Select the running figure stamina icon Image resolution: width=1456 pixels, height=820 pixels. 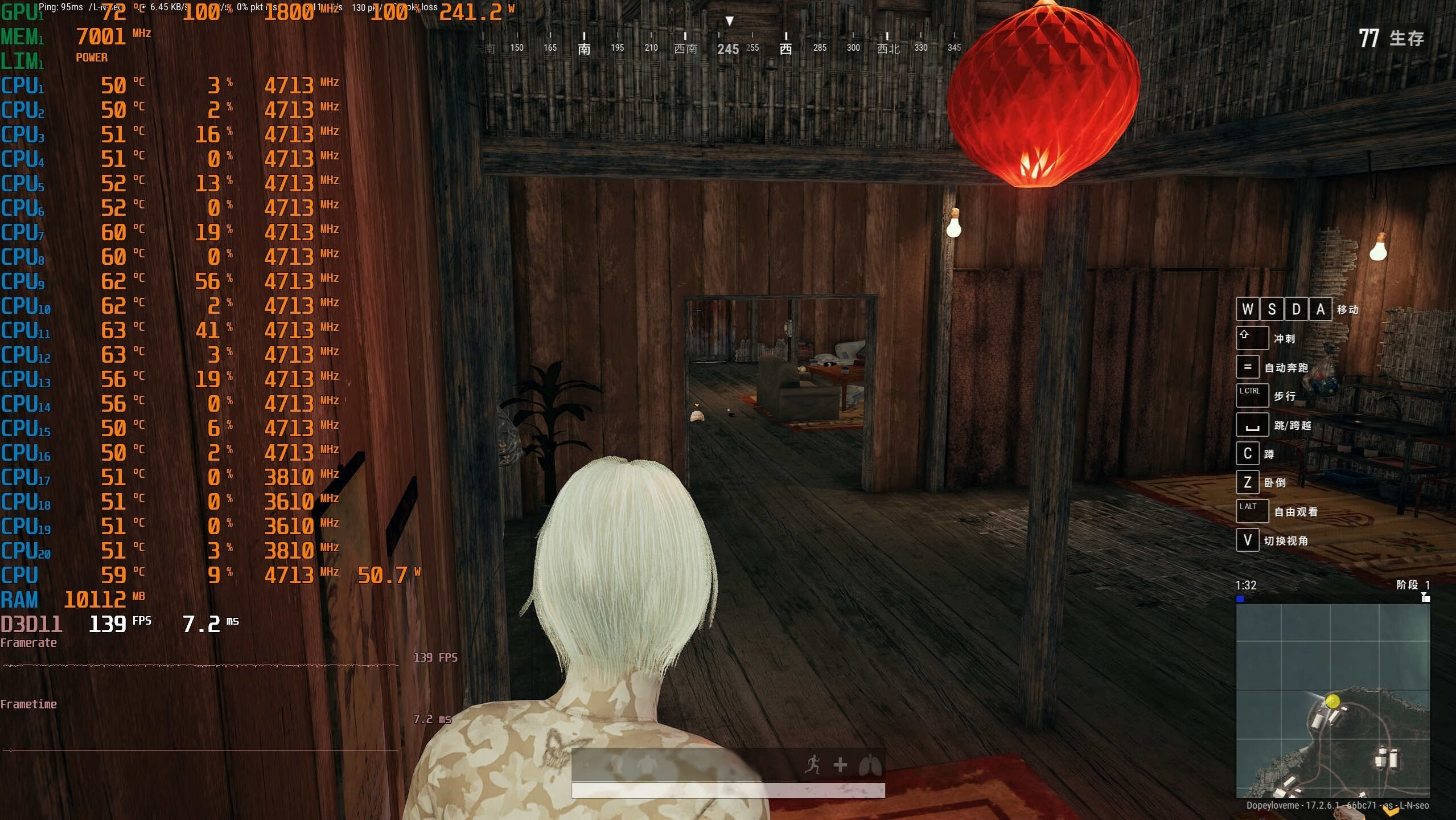pyautogui.click(x=814, y=765)
